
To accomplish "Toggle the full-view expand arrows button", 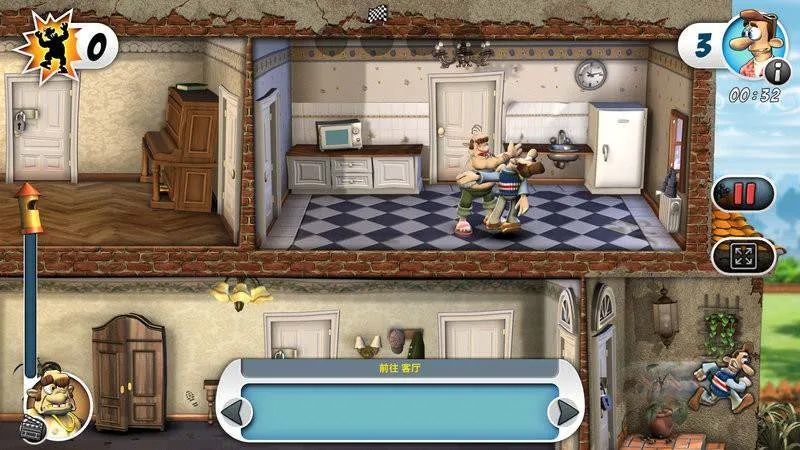I will (743, 255).
